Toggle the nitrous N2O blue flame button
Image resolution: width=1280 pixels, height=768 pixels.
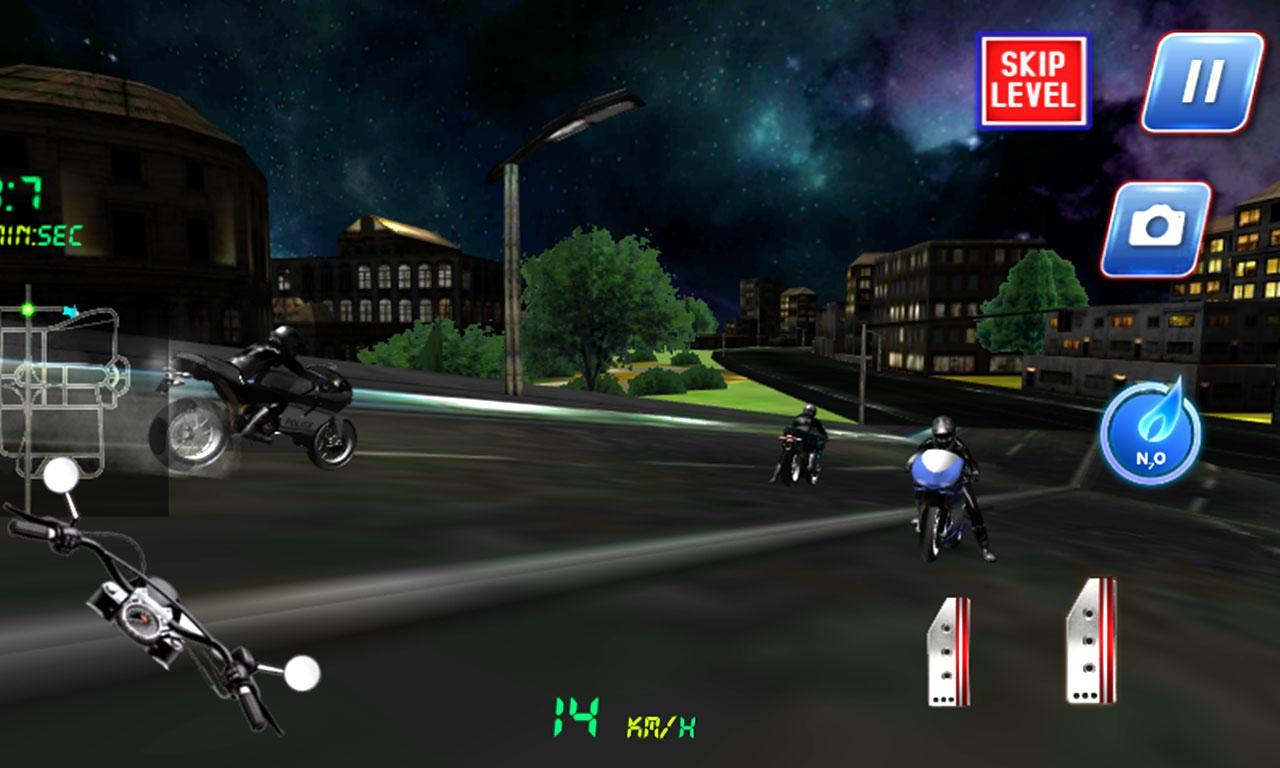(x=1150, y=435)
